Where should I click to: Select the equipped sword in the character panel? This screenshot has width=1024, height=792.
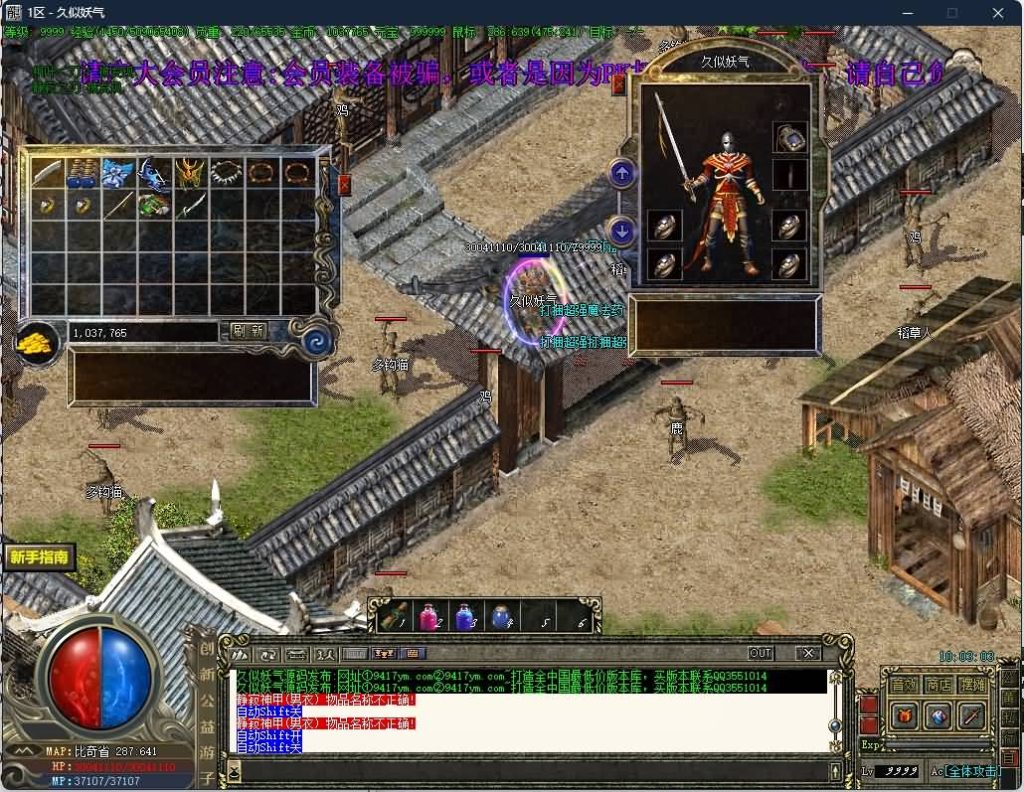point(672,145)
